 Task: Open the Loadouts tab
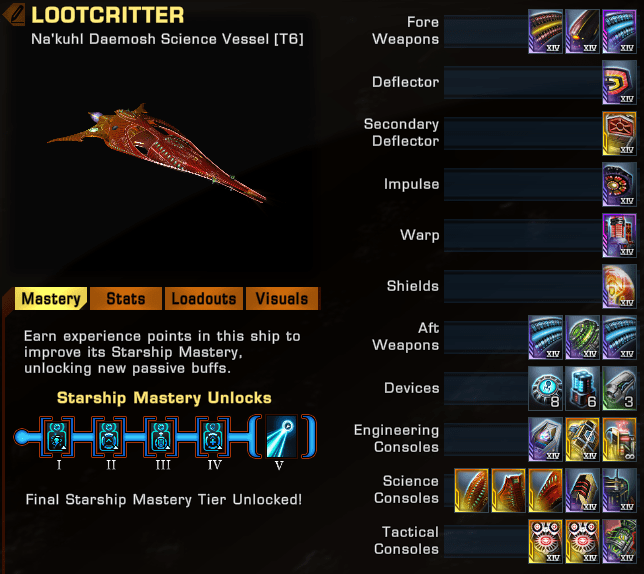click(203, 299)
